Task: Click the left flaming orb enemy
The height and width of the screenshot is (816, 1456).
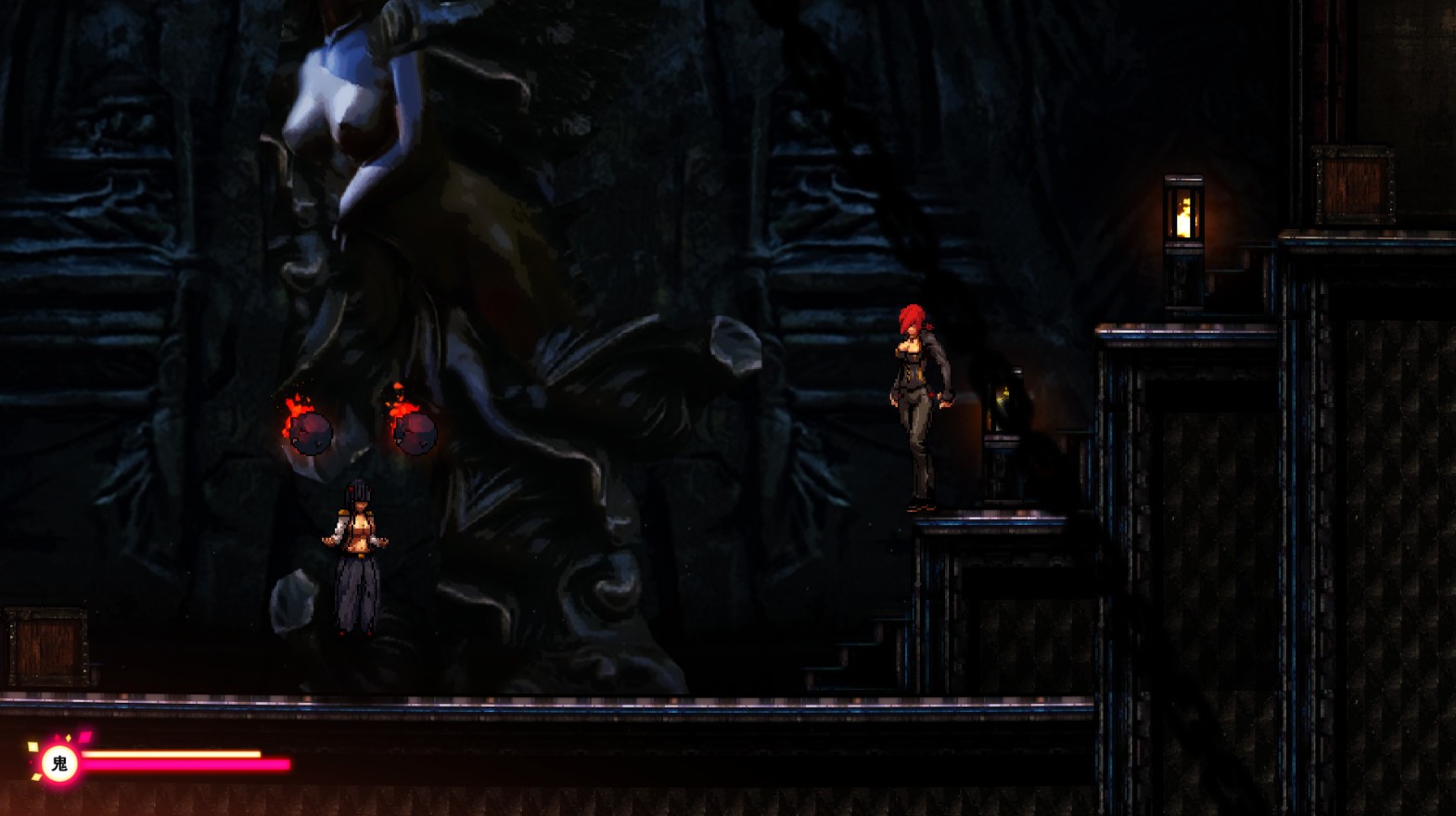Action: [x=309, y=431]
